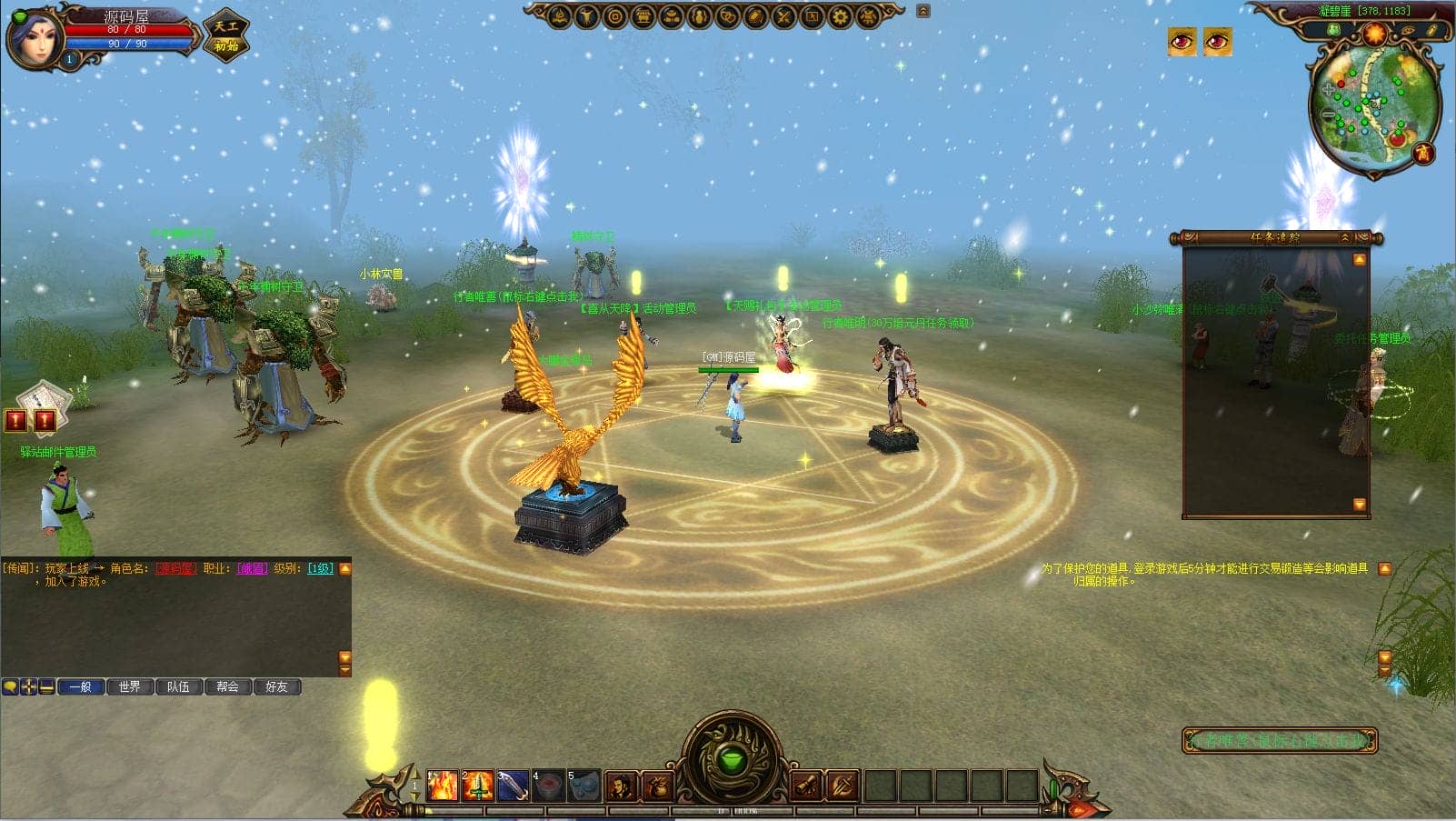Zoom in the minimap with plus button

click(x=1328, y=90)
